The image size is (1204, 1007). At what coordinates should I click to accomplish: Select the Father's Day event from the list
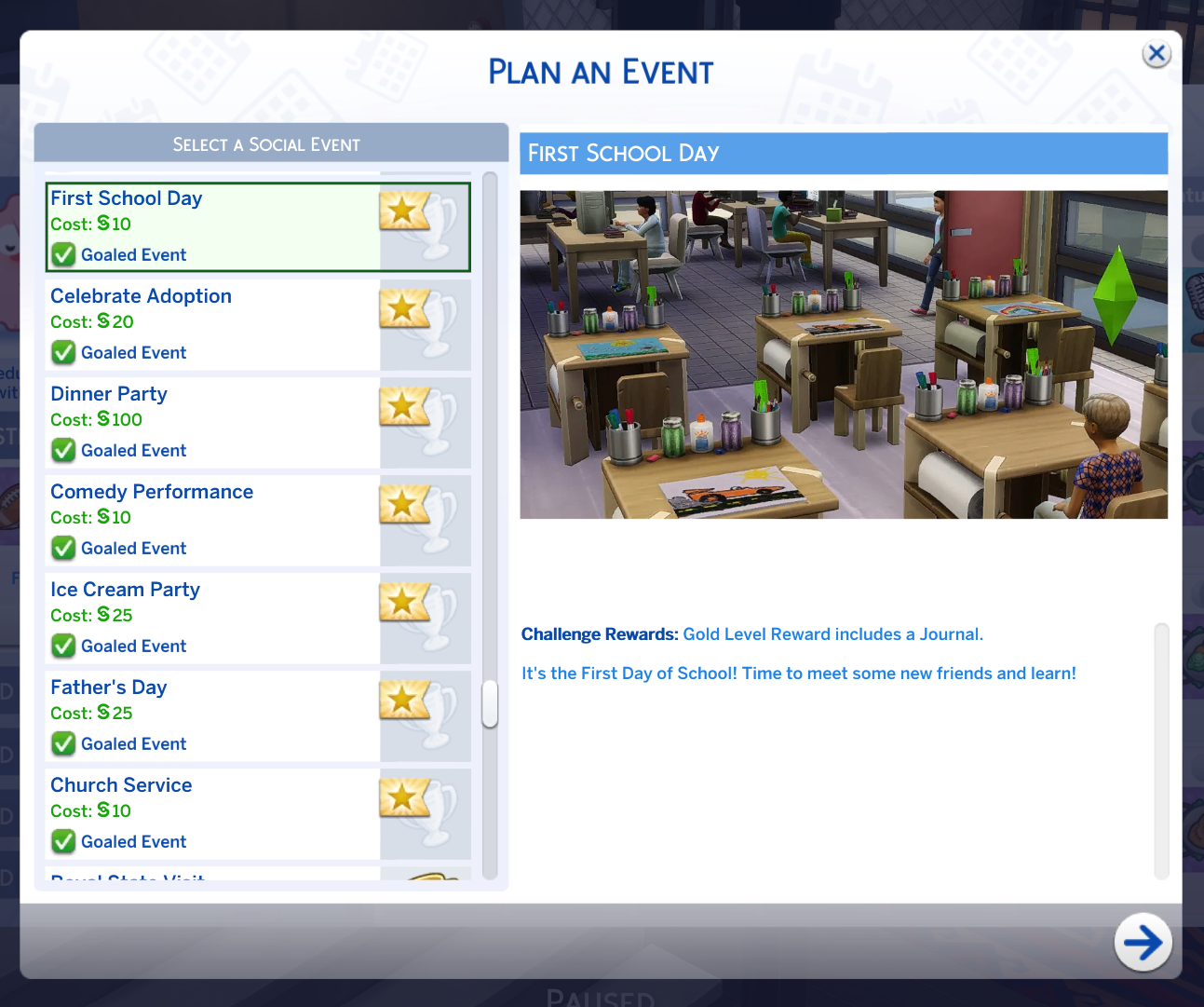(x=186, y=715)
